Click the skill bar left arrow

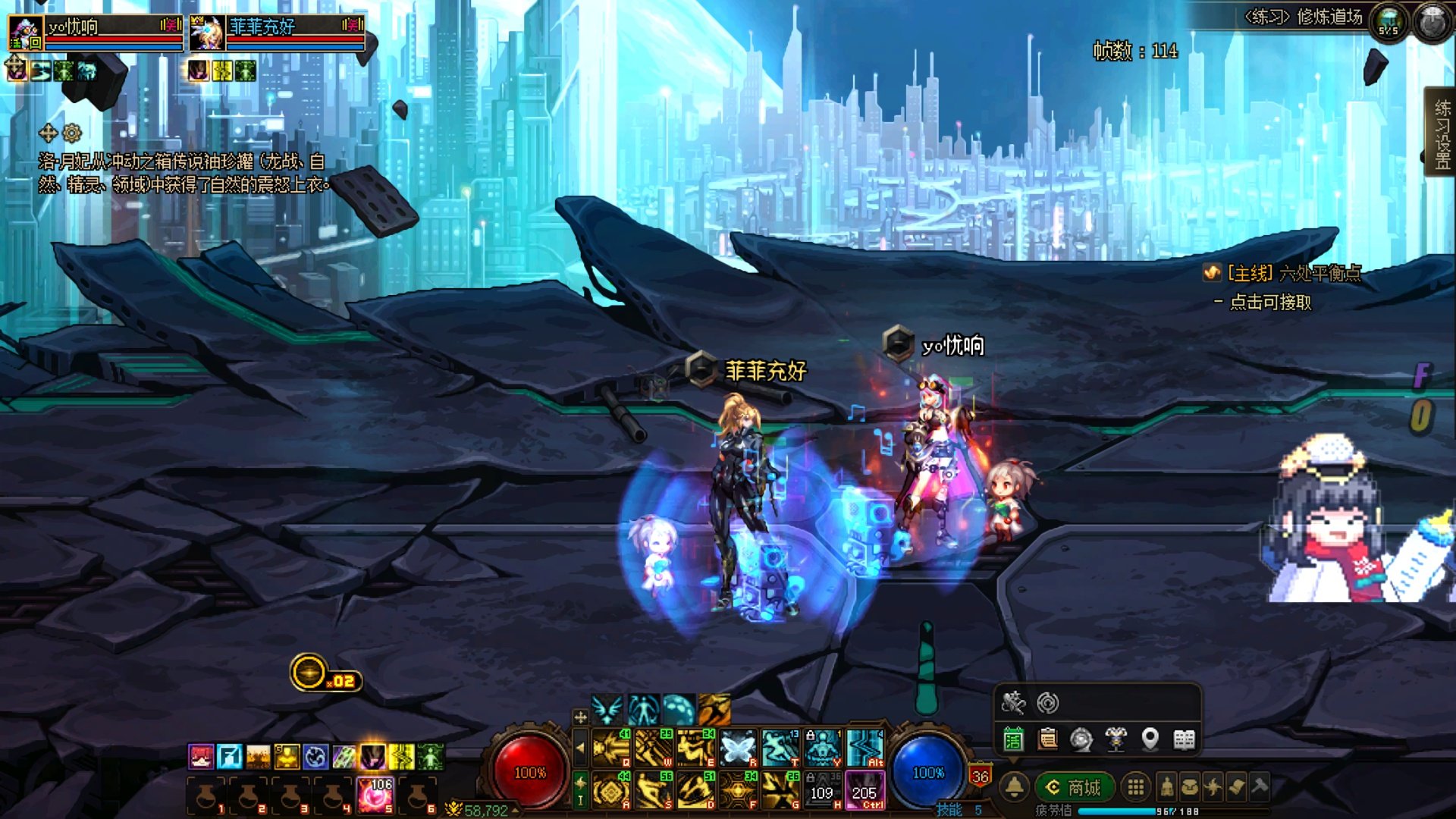point(580,748)
